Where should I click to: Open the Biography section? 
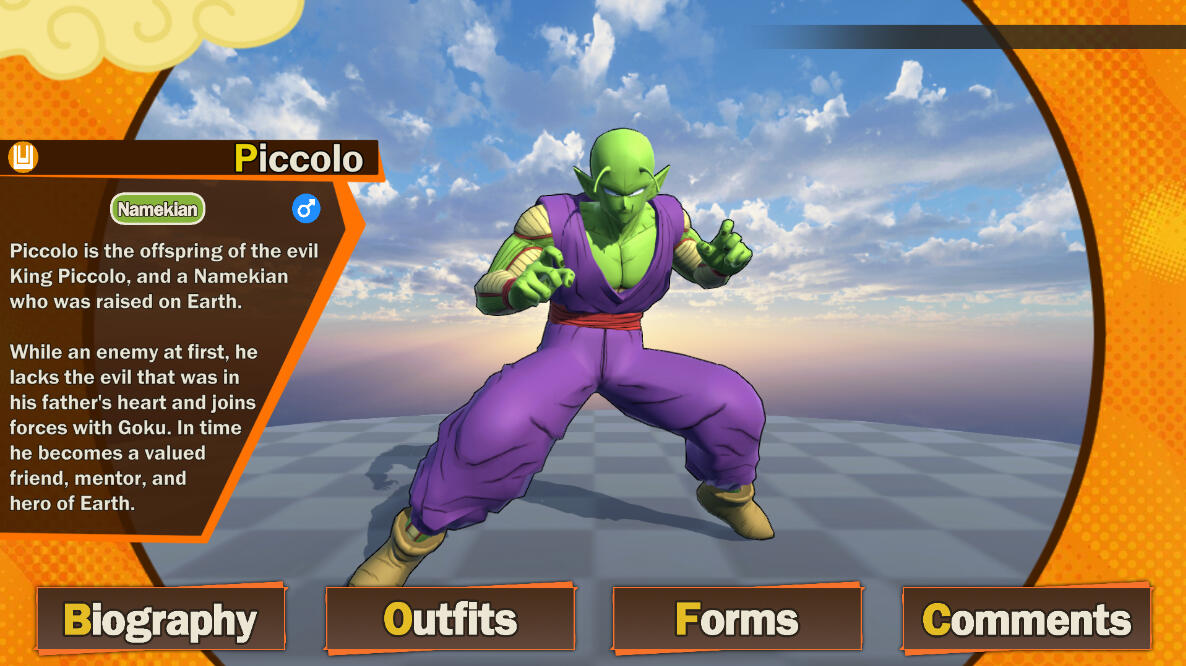161,620
